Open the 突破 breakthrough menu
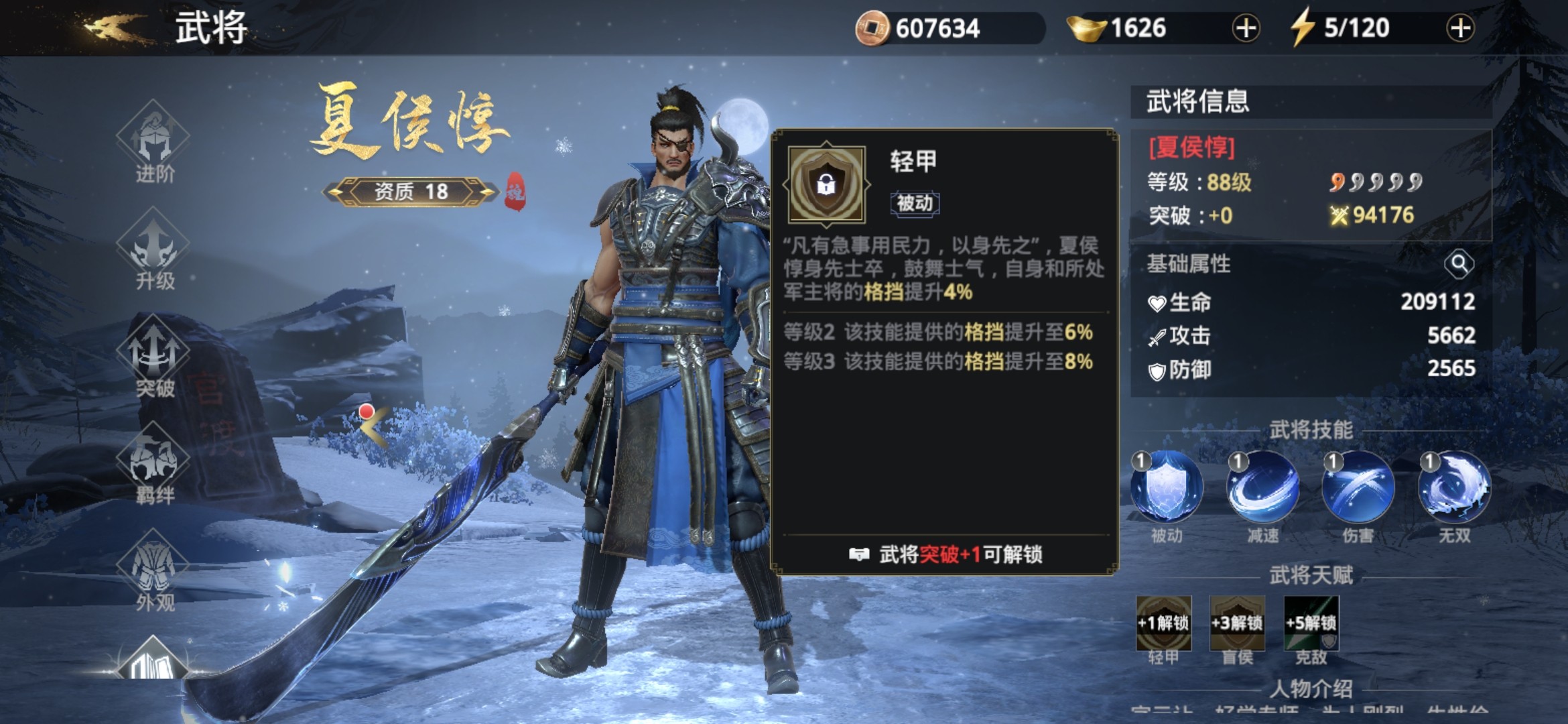Screen dimensions: 1568x724 click(153, 355)
